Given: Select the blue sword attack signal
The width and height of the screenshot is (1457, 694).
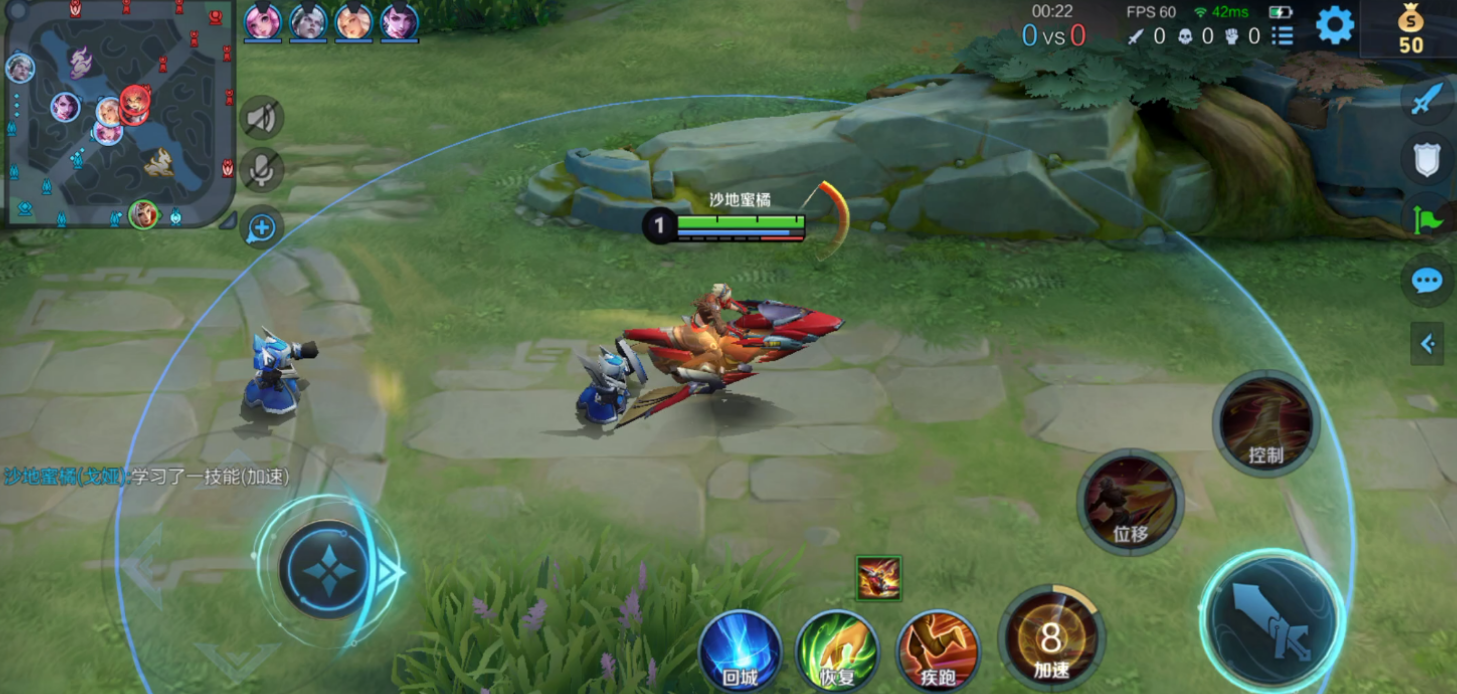Looking at the screenshot, I should [x=1427, y=100].
